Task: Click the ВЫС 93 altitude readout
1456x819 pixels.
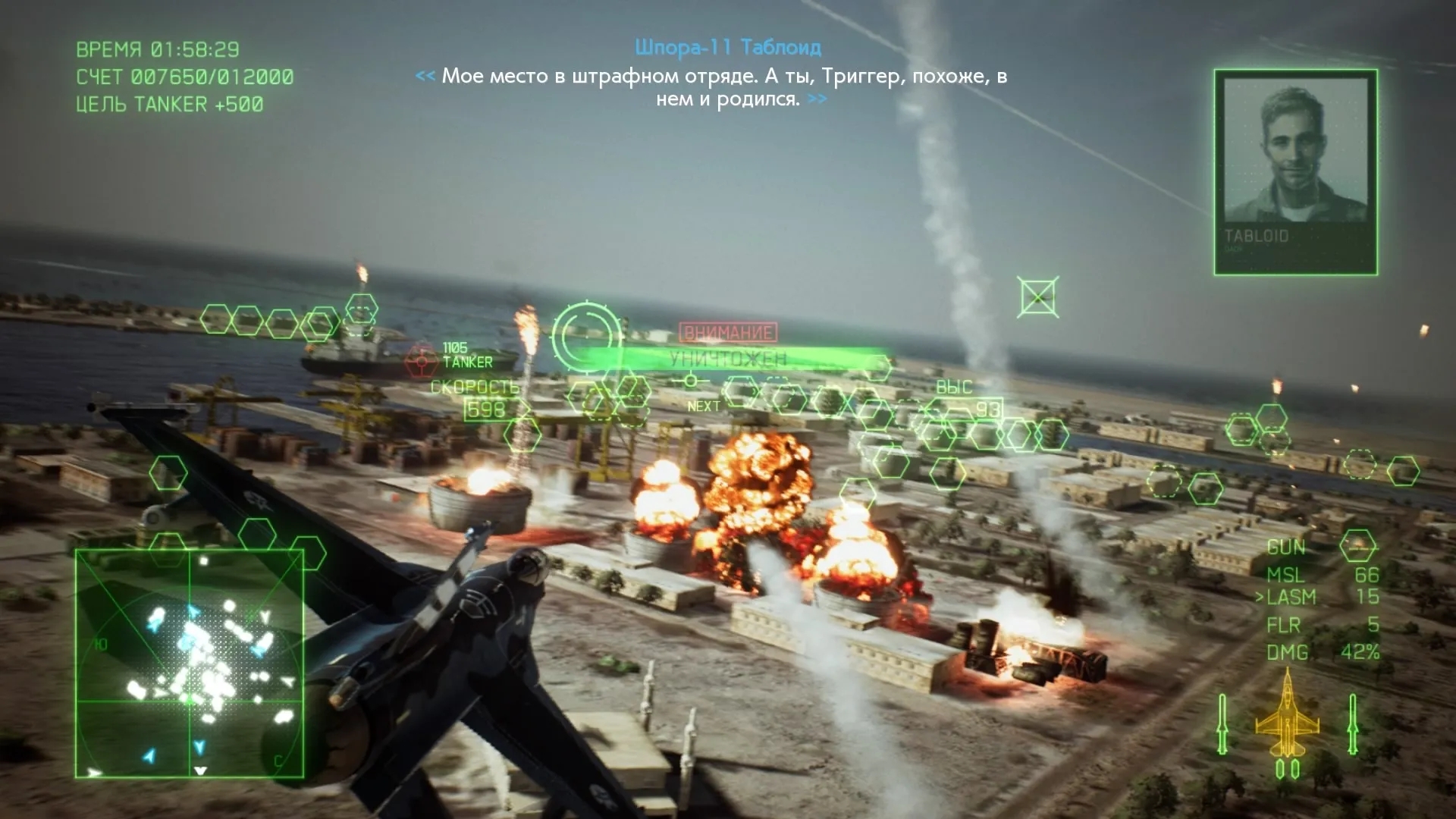Action: pos(972,398)
